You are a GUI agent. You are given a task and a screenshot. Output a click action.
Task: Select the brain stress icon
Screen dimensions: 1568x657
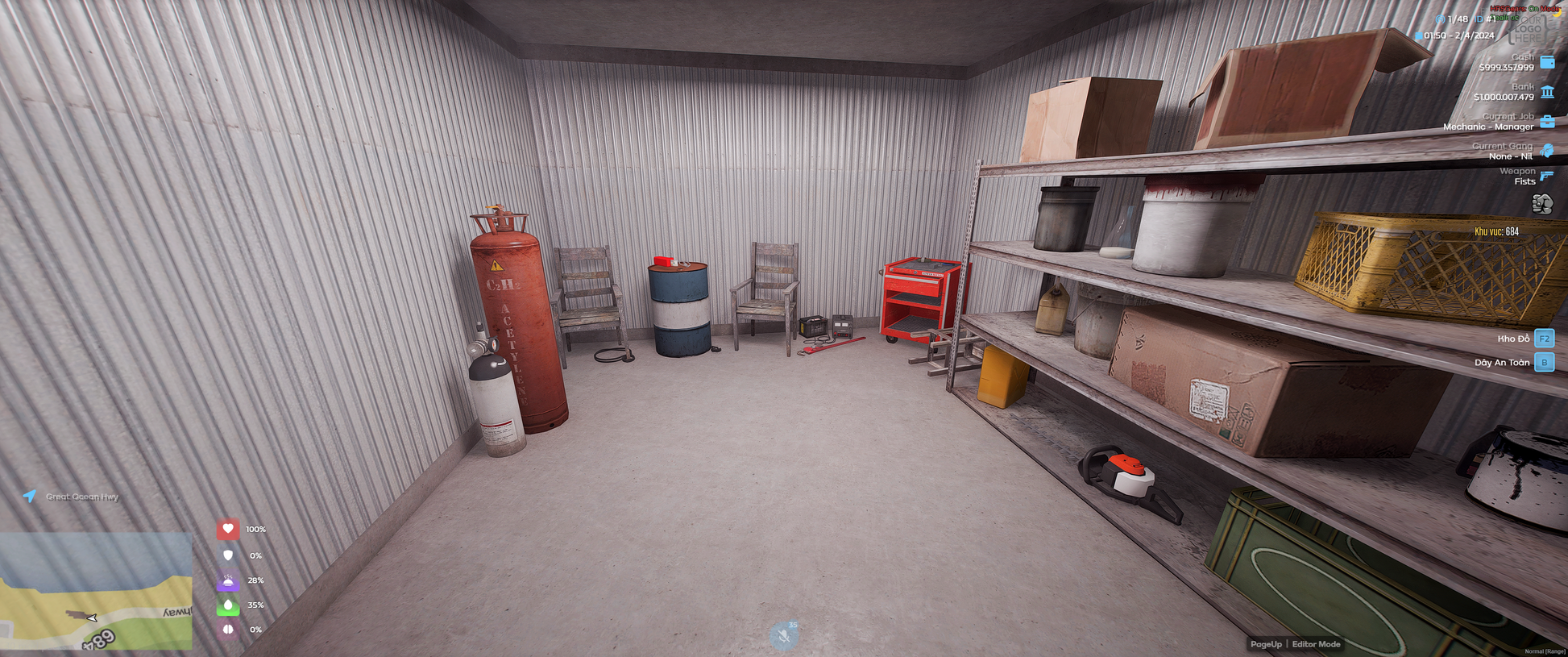(x=228, y=630)
